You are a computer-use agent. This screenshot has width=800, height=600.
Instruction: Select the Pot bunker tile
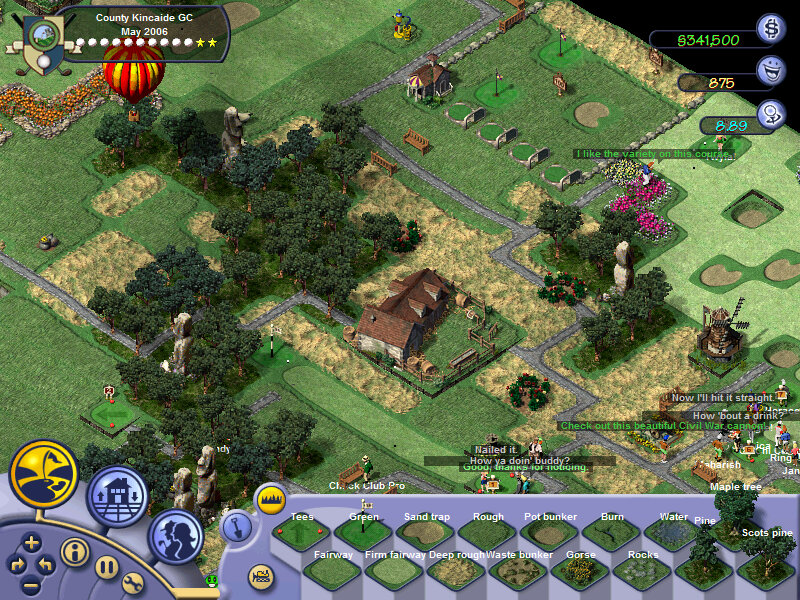coord(550,533)
